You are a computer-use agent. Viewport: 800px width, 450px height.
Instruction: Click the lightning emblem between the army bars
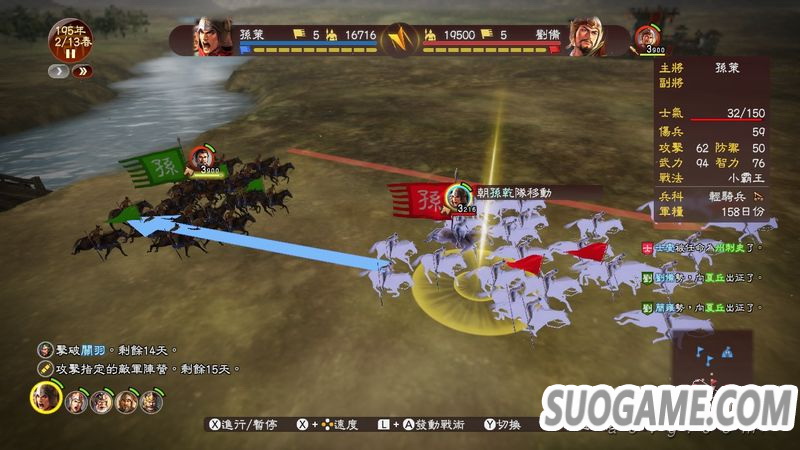(x=399, y=40)
